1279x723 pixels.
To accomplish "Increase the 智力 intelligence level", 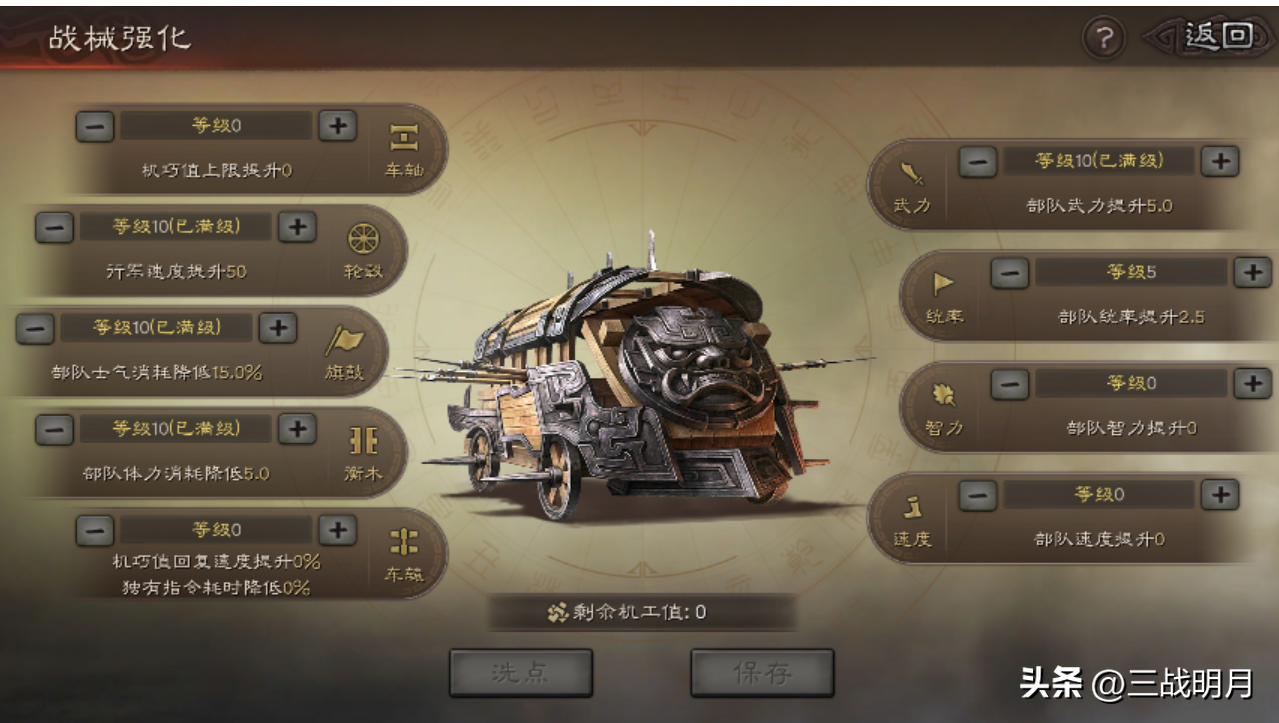I will tap(1251, 383).
